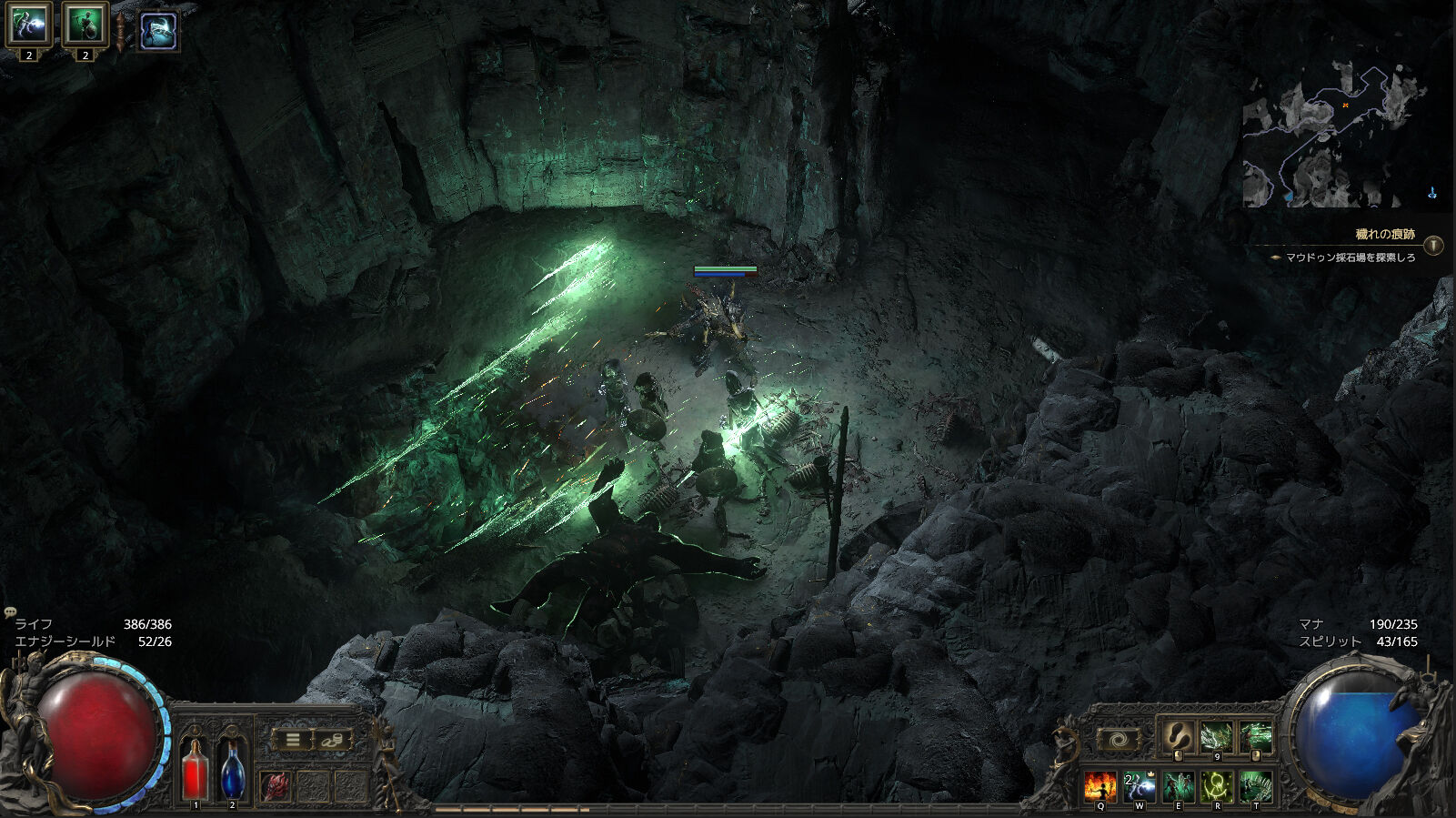This screenshot has height=818, width=1456.
Task: Open the coin stack shop button
Action: click(x=332, y=740)
